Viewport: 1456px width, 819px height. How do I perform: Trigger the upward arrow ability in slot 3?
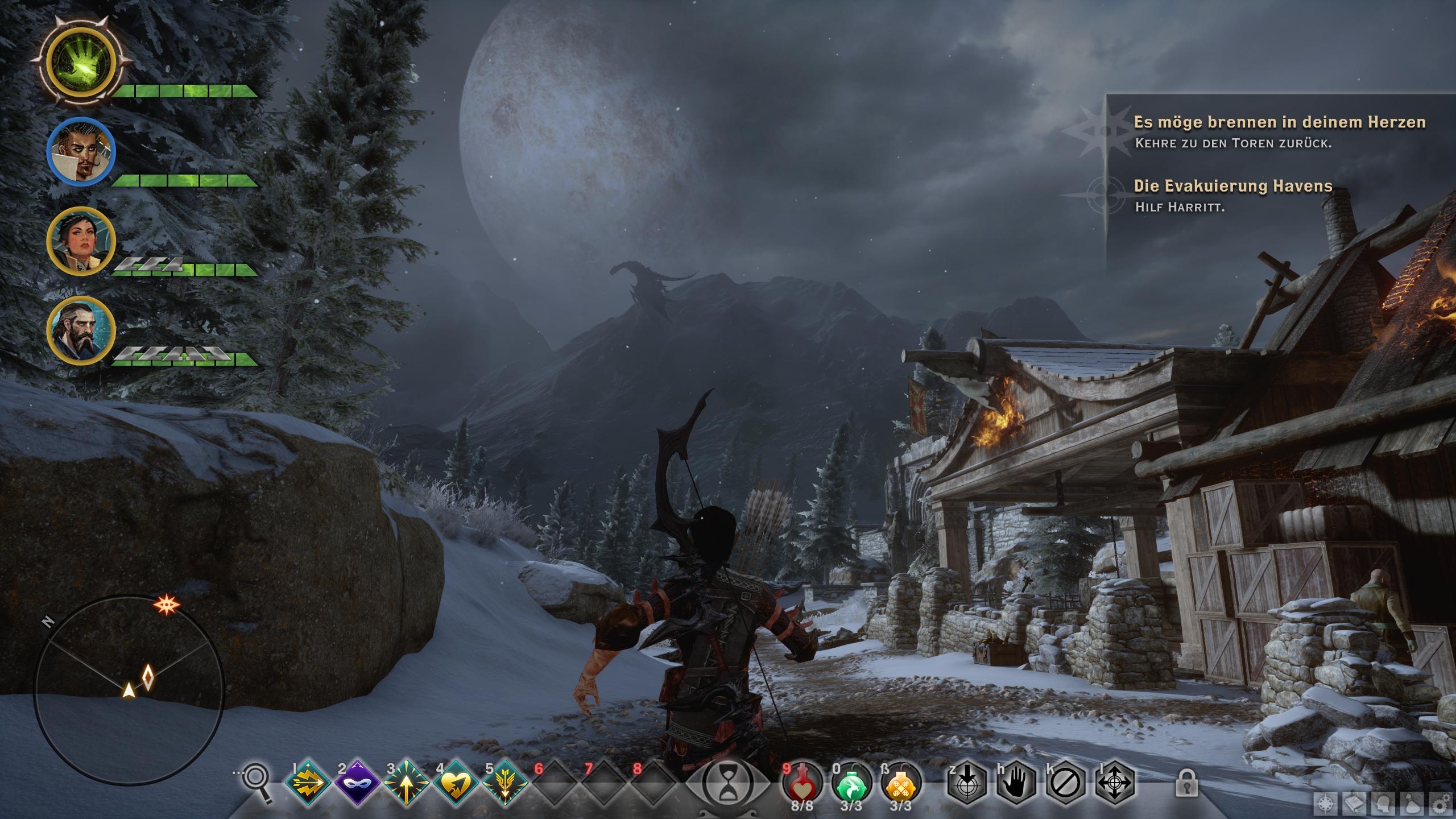click(406, 784)
